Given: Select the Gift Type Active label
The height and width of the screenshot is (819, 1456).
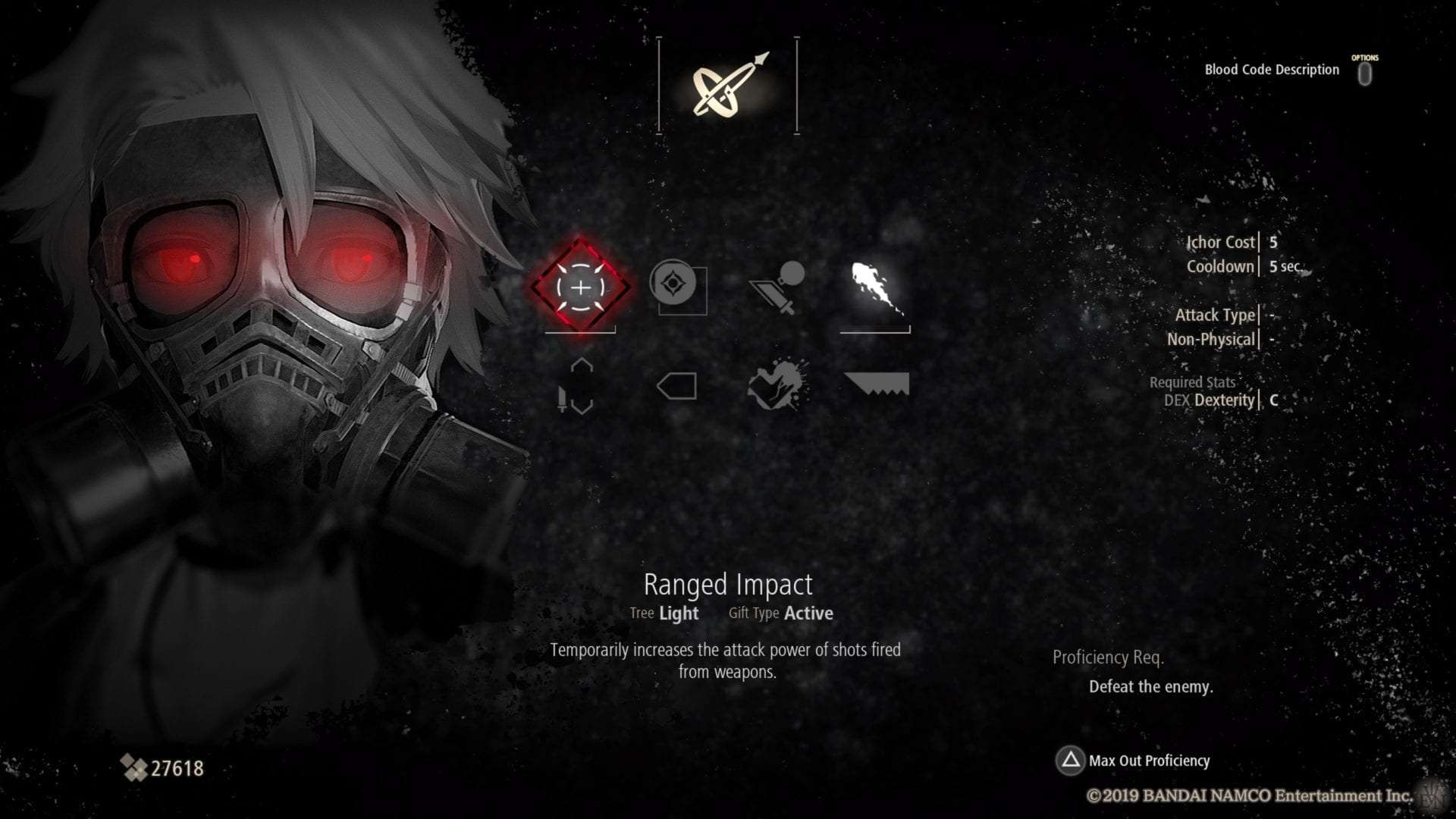Looking at the screenshot, I should [x=780, y=613].
